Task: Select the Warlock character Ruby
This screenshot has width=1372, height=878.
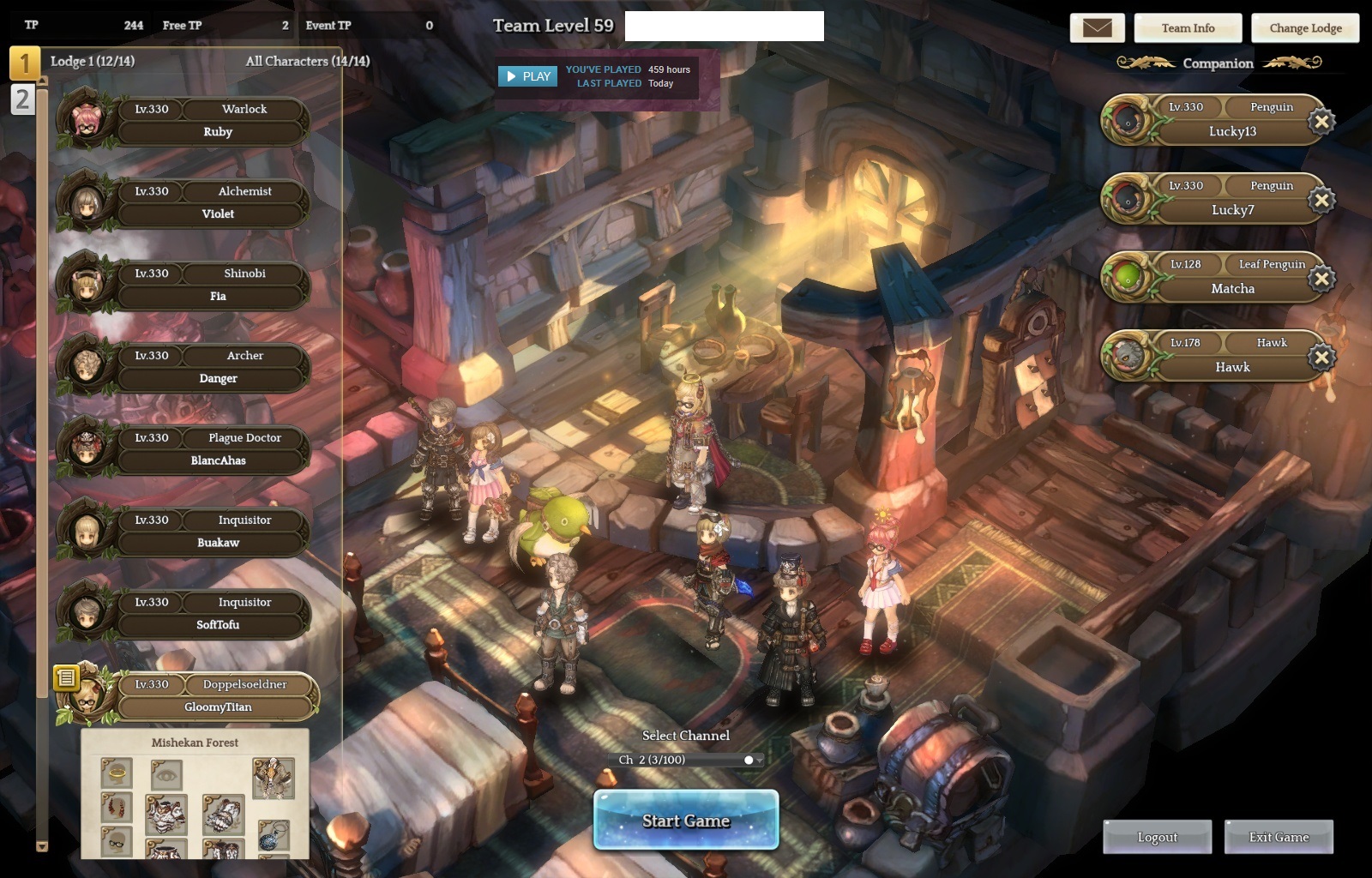Action: pyautogui.click(x=217, y=121)
